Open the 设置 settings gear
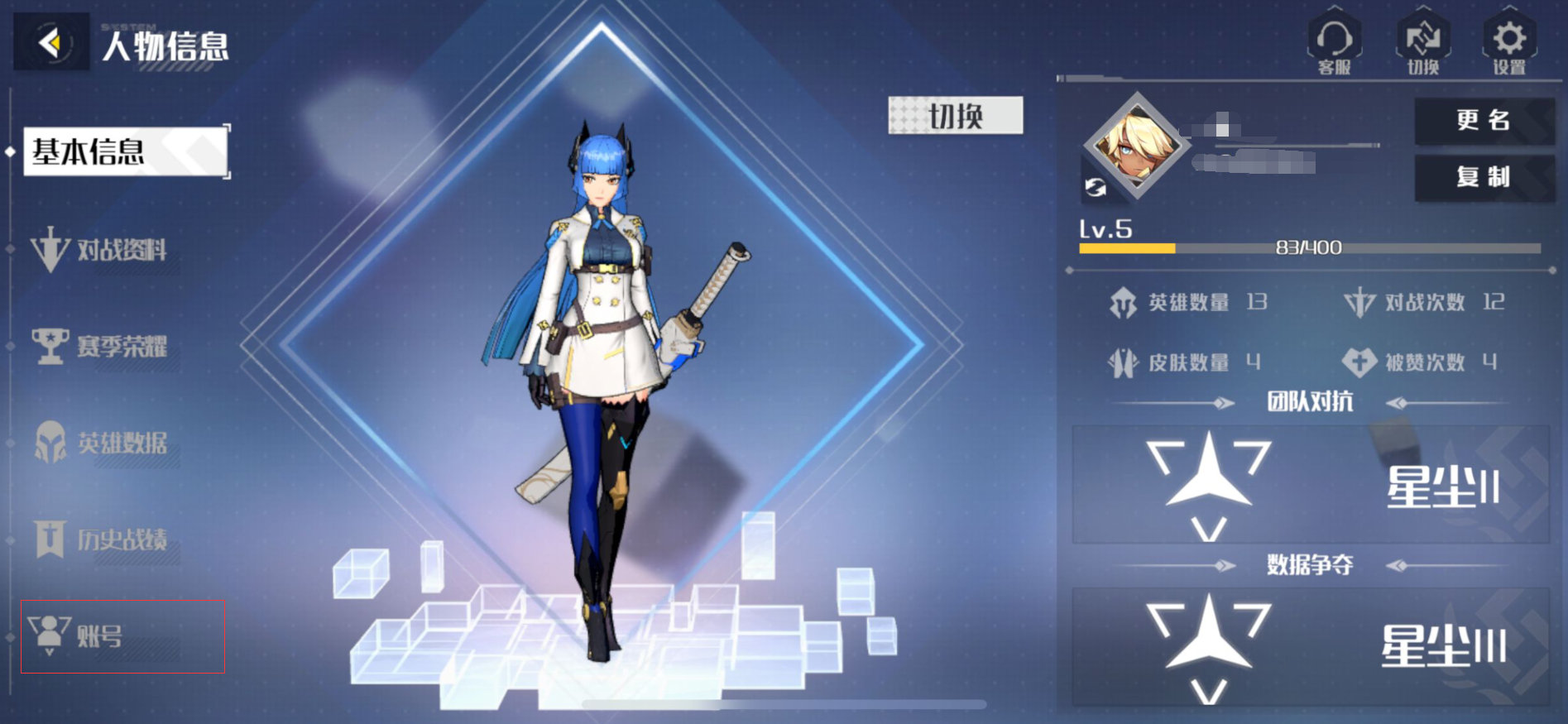Viewport: 1568px width, 724px height. [1509, 45]
